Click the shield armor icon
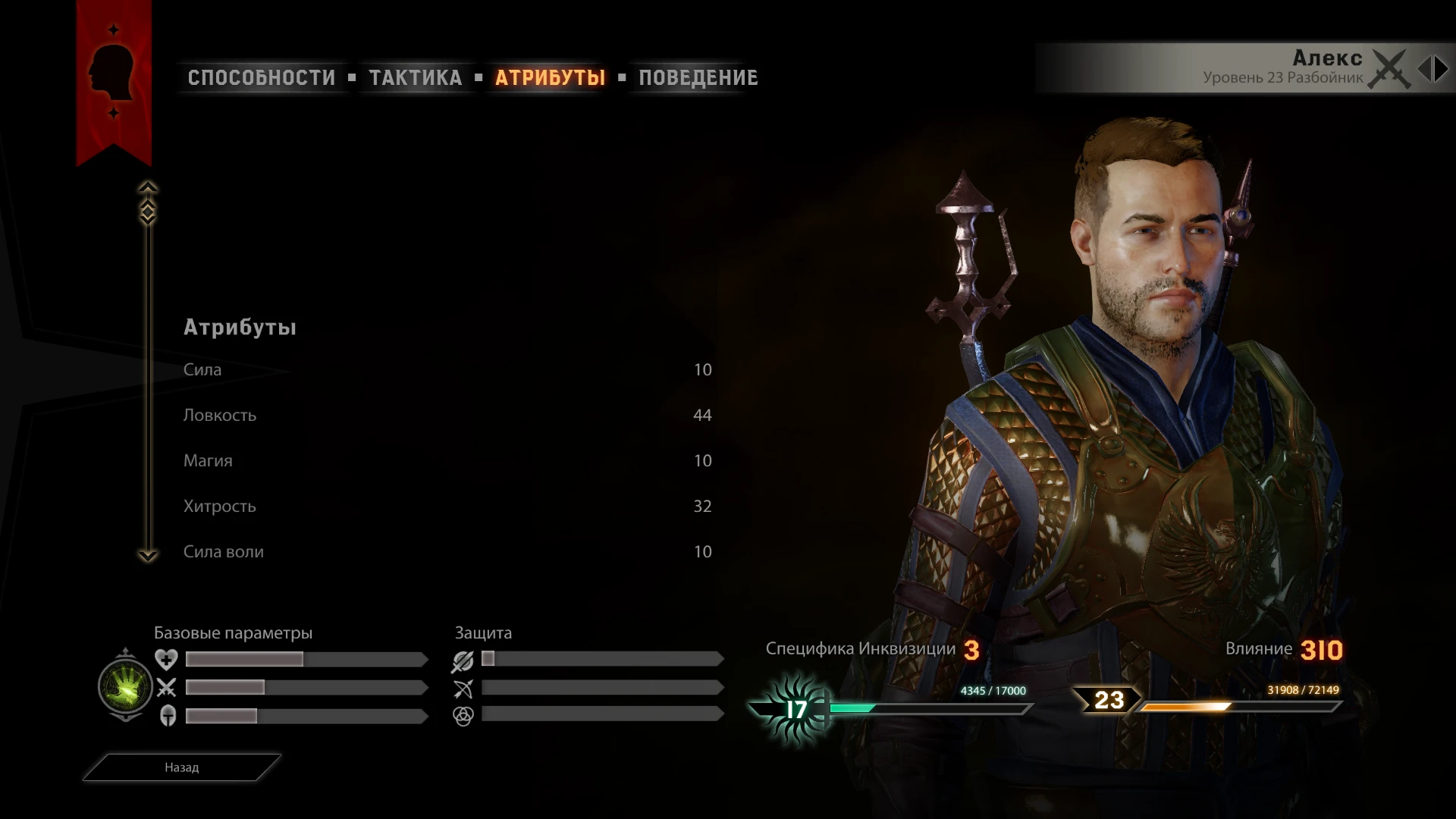This screenshot has width=1456, height=819. click(x=168, y=714)
